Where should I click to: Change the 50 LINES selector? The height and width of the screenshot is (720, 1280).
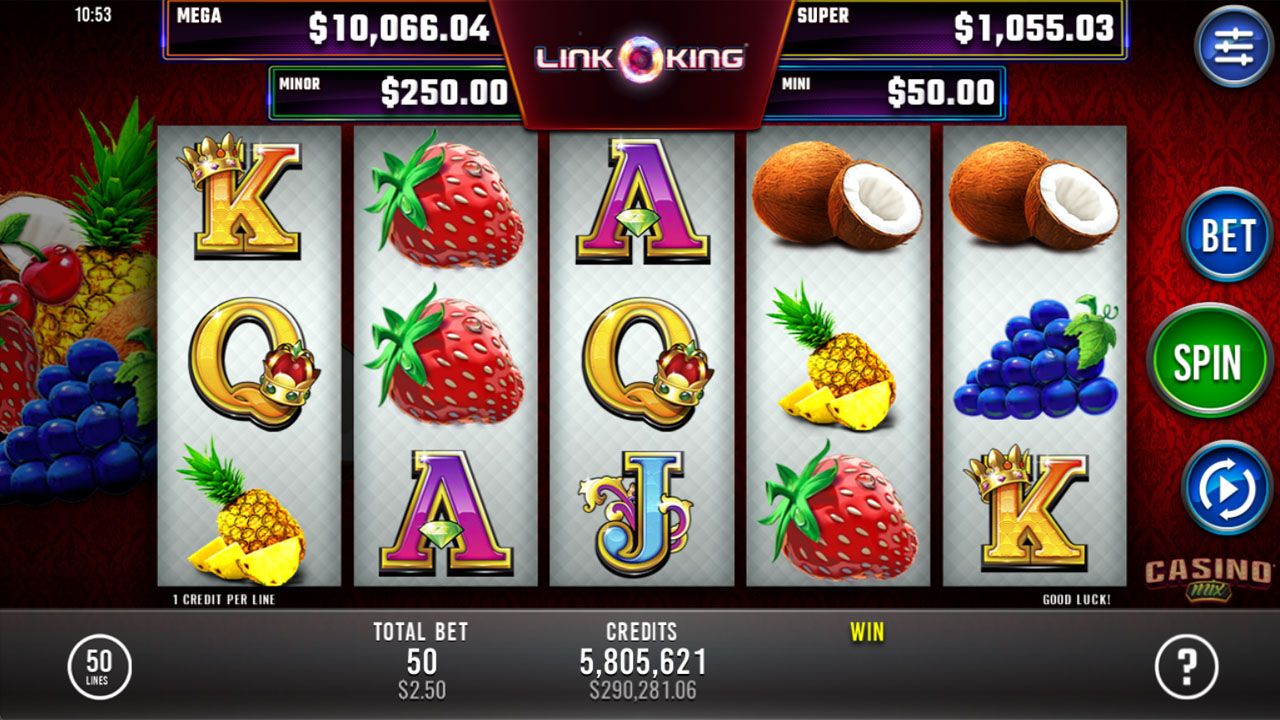[x=99, y=666]
